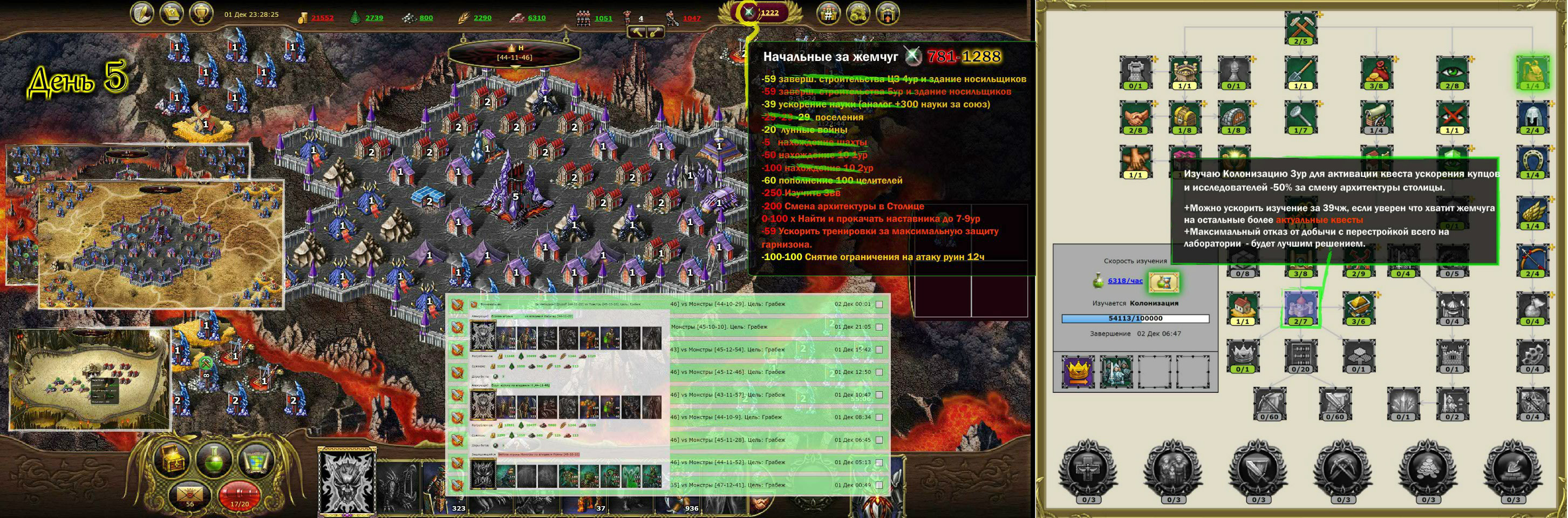Viewport: 1568px width, 518px height.
Task: Select the green eye research node marked 2/8
Action: tap(1452, 72)
